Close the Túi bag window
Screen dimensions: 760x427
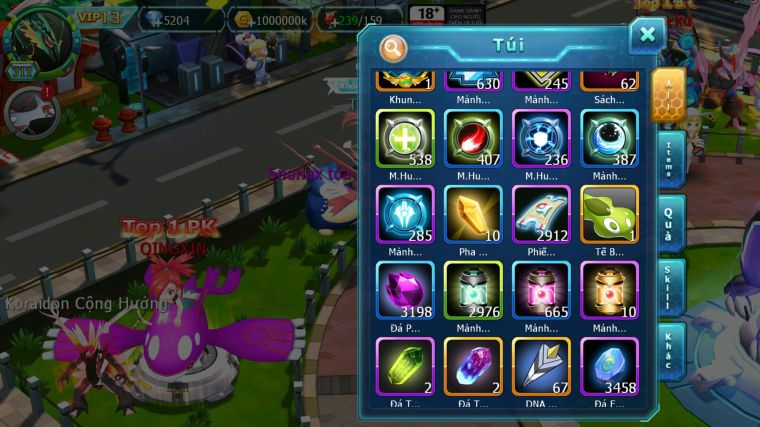647,36
